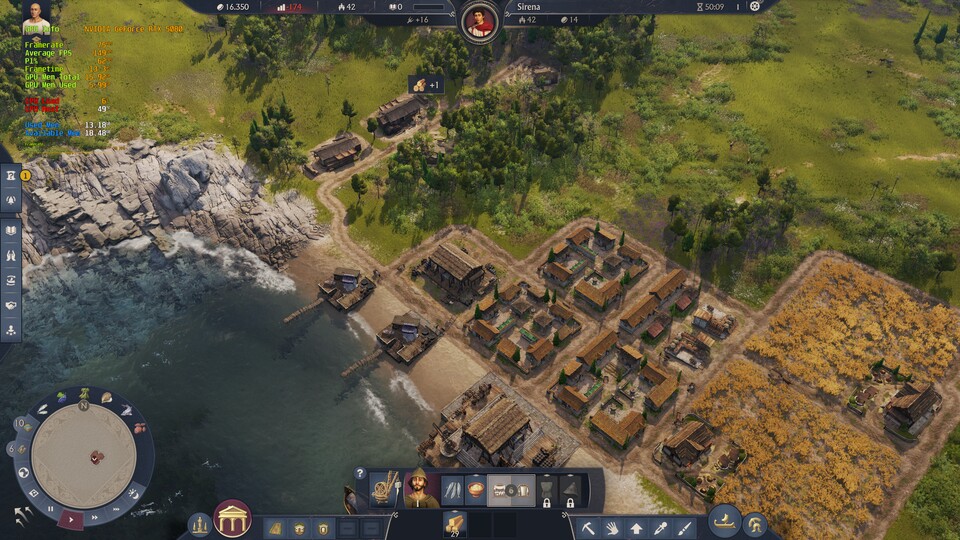960x540 pixels.
Task: Select the fish good in population needs
Action: (453, 490)
